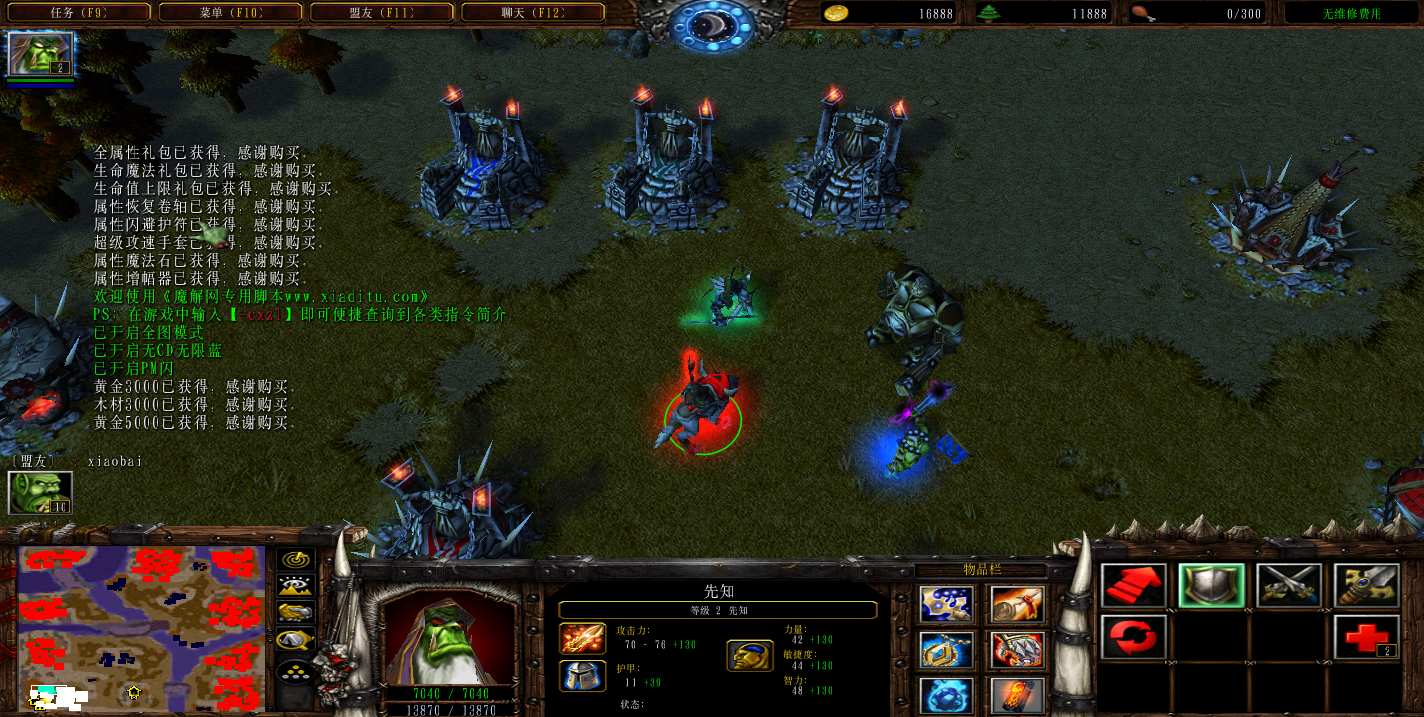Image resolution: width=1424 pixels, height=717 pixels.
Task: Select the orc hero icon at top-left
Action: [x=41, y=54]
